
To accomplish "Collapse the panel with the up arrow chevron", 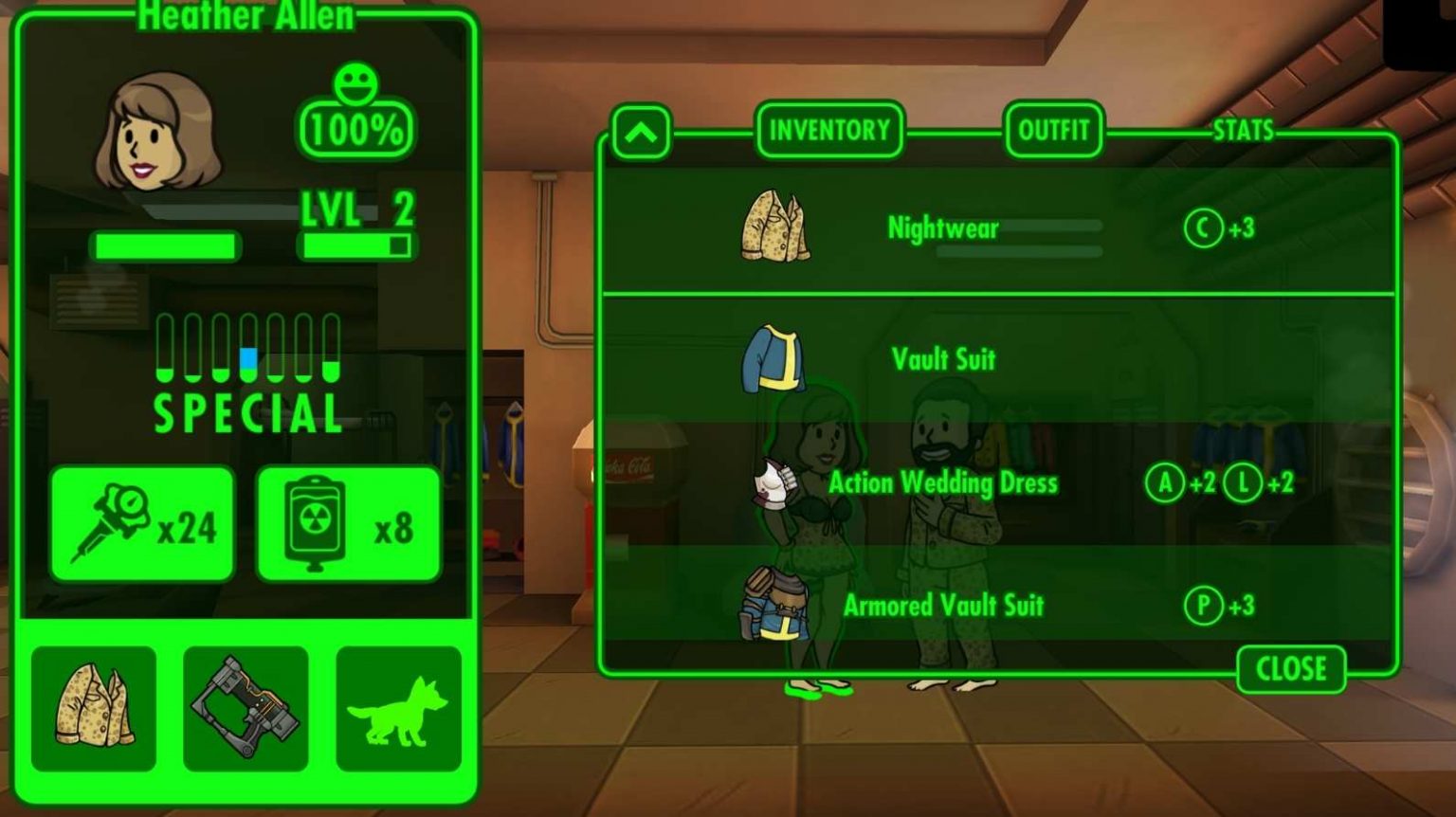I will point(641,132).
